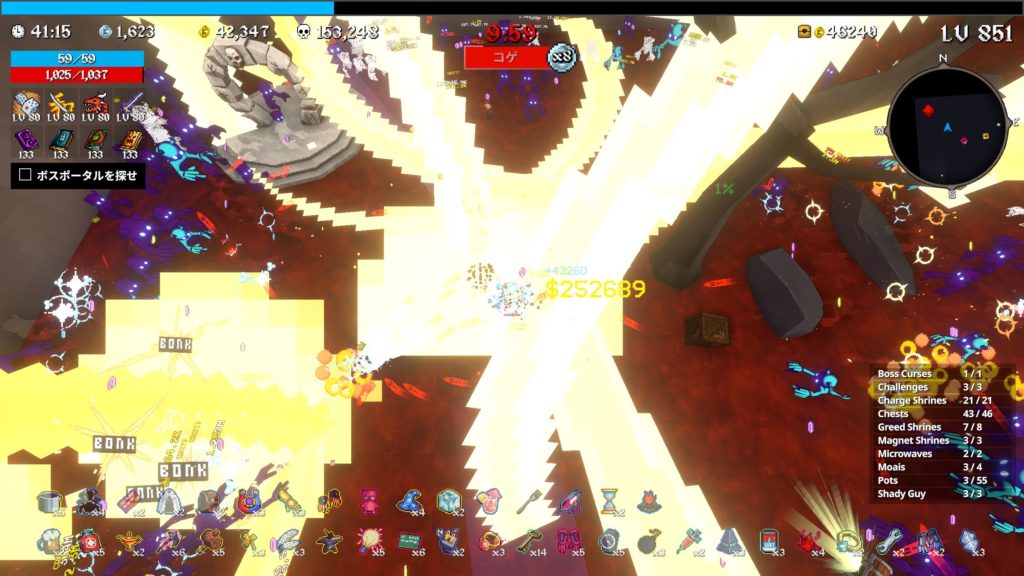The height and width of the screenshot is (576, 1024).
Task: Choose the hourglass item icon
Action: tap(609, 500)
